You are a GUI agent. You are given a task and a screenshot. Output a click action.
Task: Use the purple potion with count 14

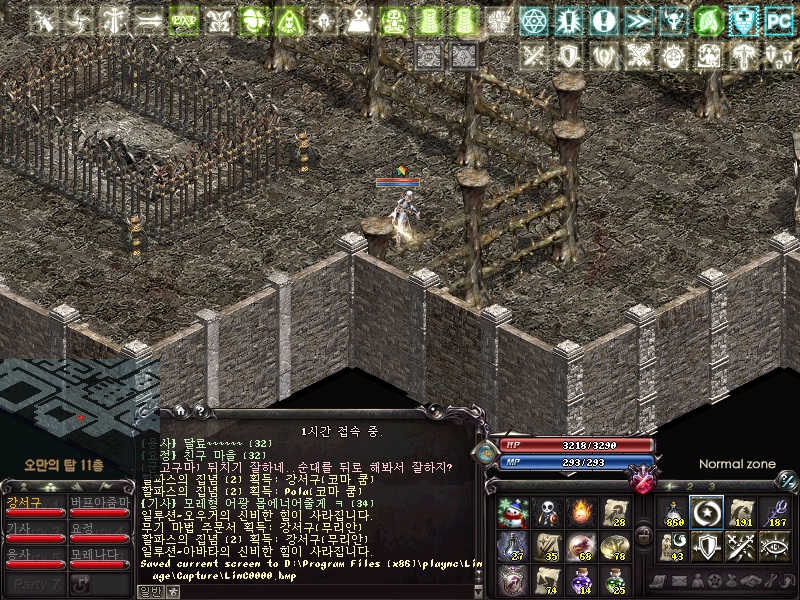click(582, 579)
